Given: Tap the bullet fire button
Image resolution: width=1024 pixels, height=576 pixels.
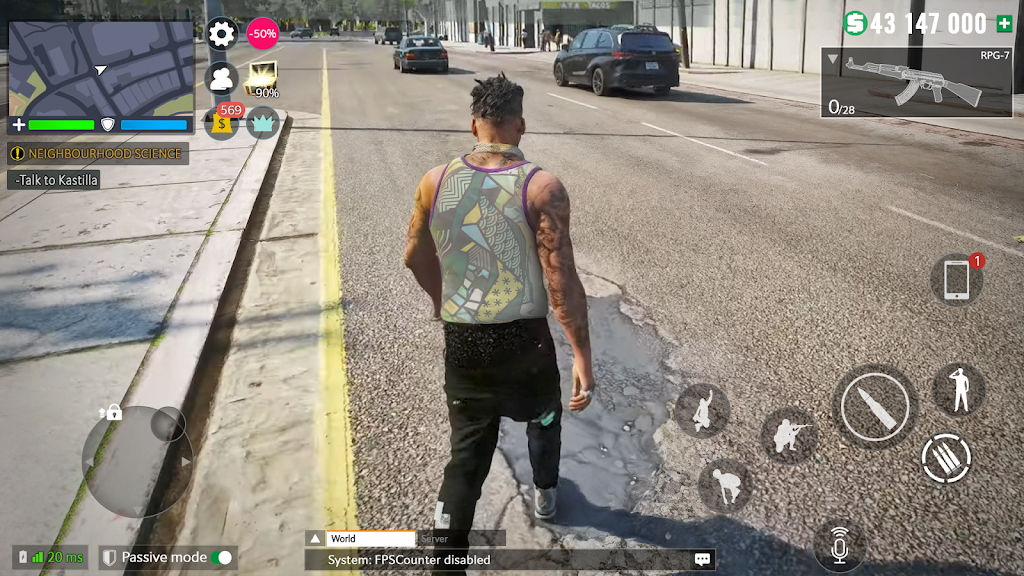Looking at the screenshot, I should tap(875, 407).
